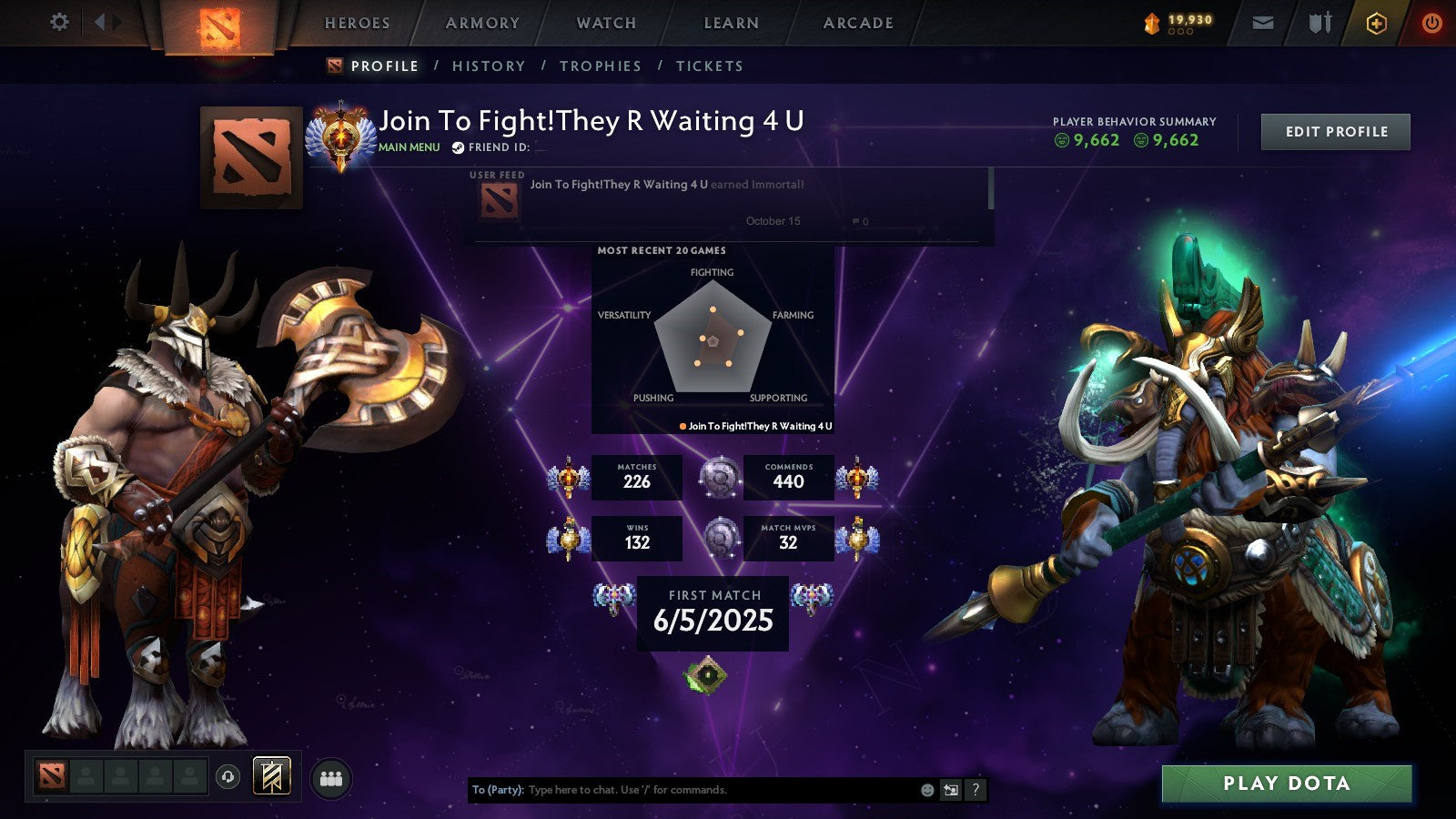Open your mail inbox from the top bar

coord(1262,23)
